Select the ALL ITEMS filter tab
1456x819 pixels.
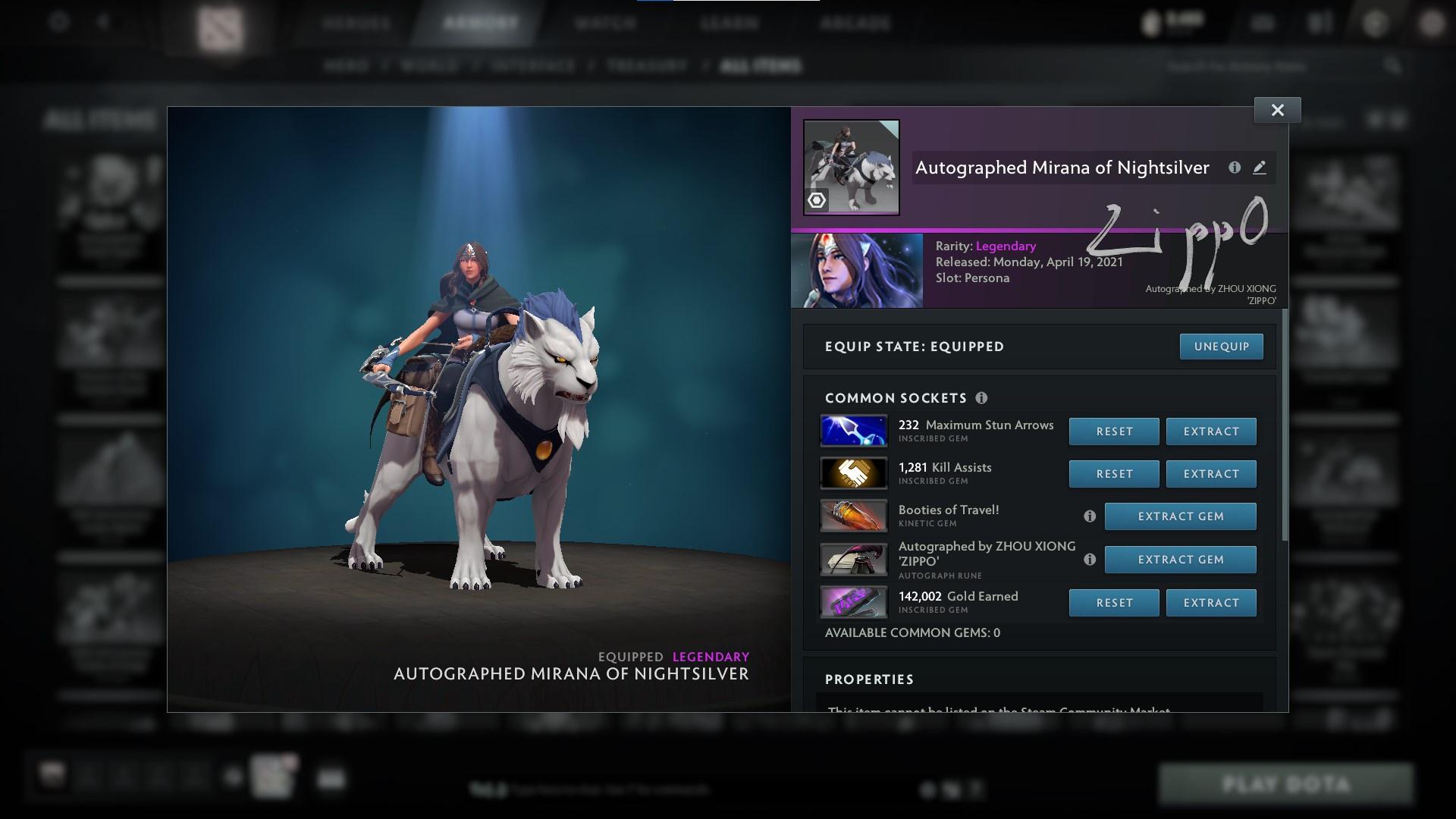click(x=761, y=66)
